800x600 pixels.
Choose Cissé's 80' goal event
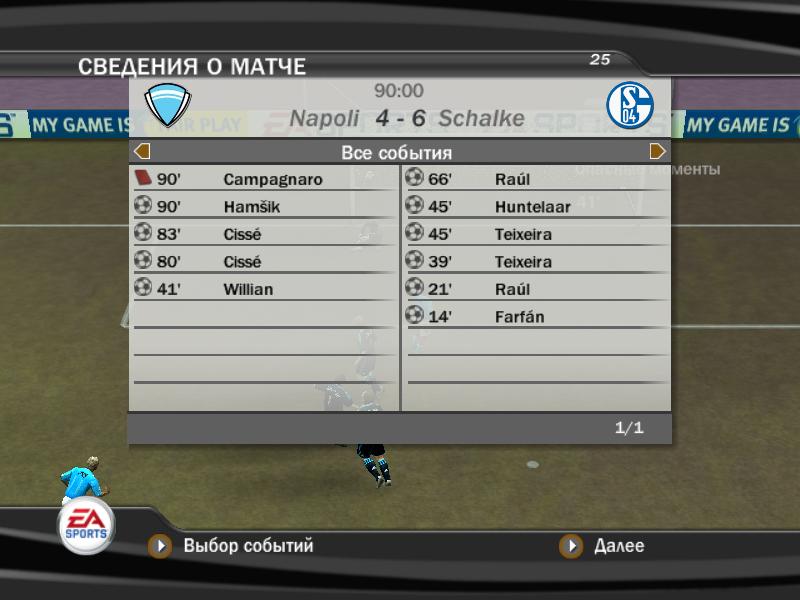point(264,262)
